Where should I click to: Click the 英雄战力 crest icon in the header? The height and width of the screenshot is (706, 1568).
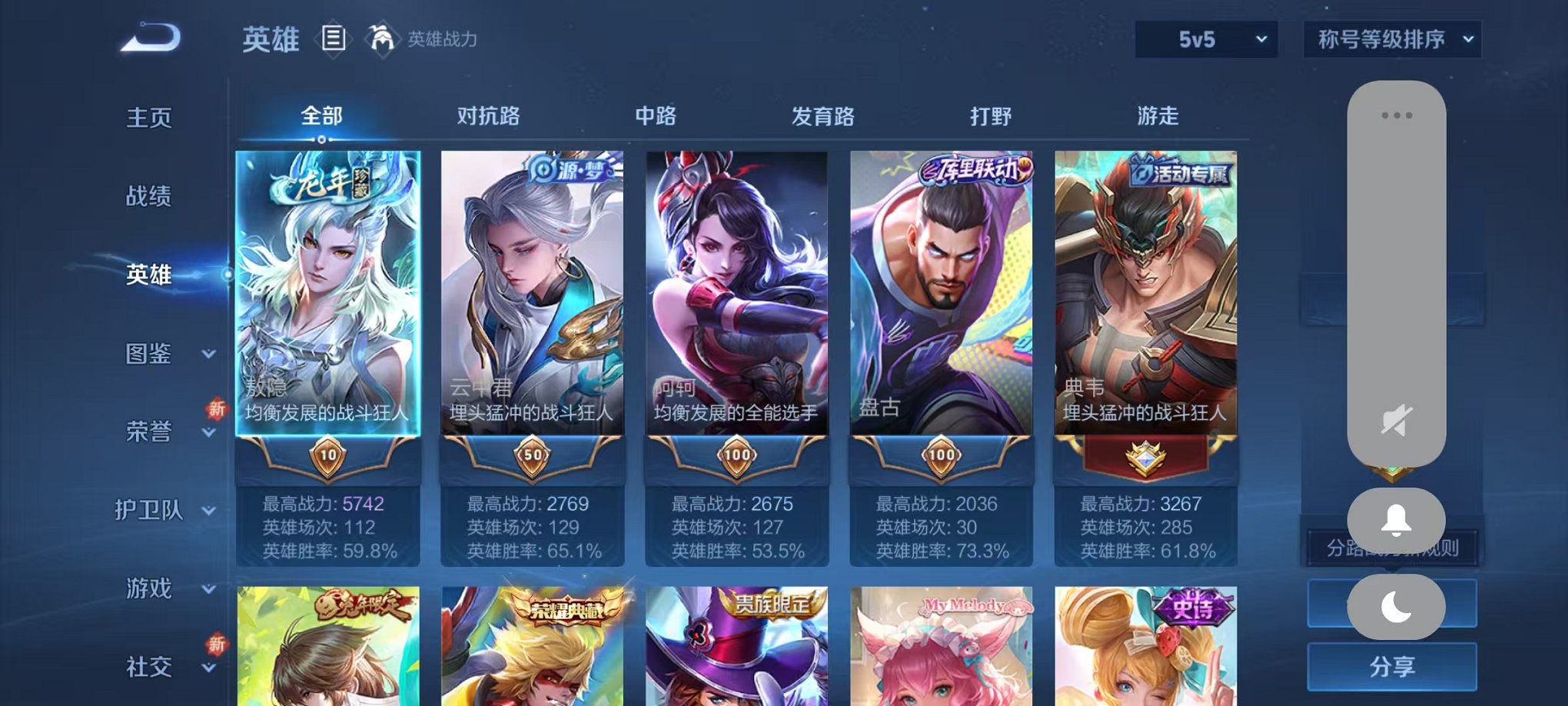coord(380,37)
